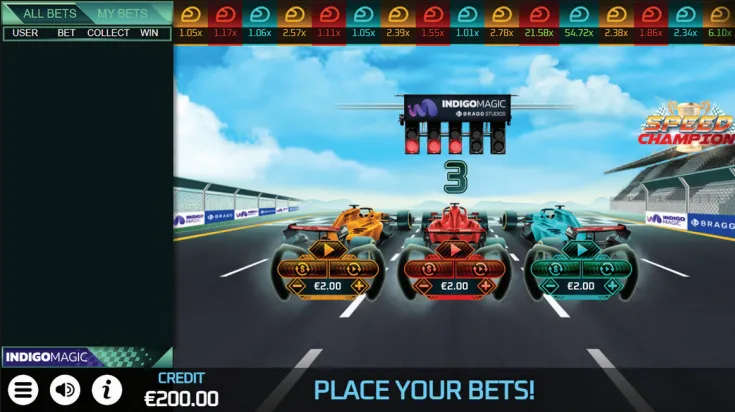
Task: Open the hamburger menu
Action: coord(24,389)
